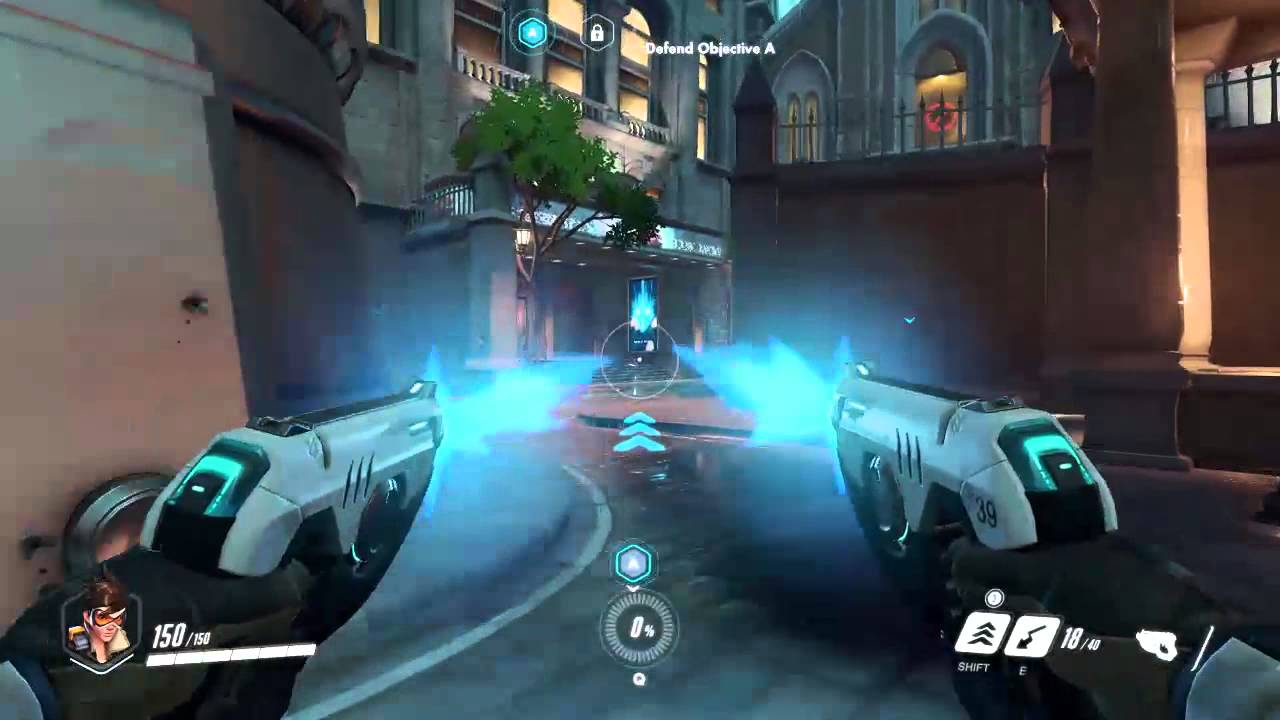Select the pulse pistols weapon icon

[x=1164, y=645]
